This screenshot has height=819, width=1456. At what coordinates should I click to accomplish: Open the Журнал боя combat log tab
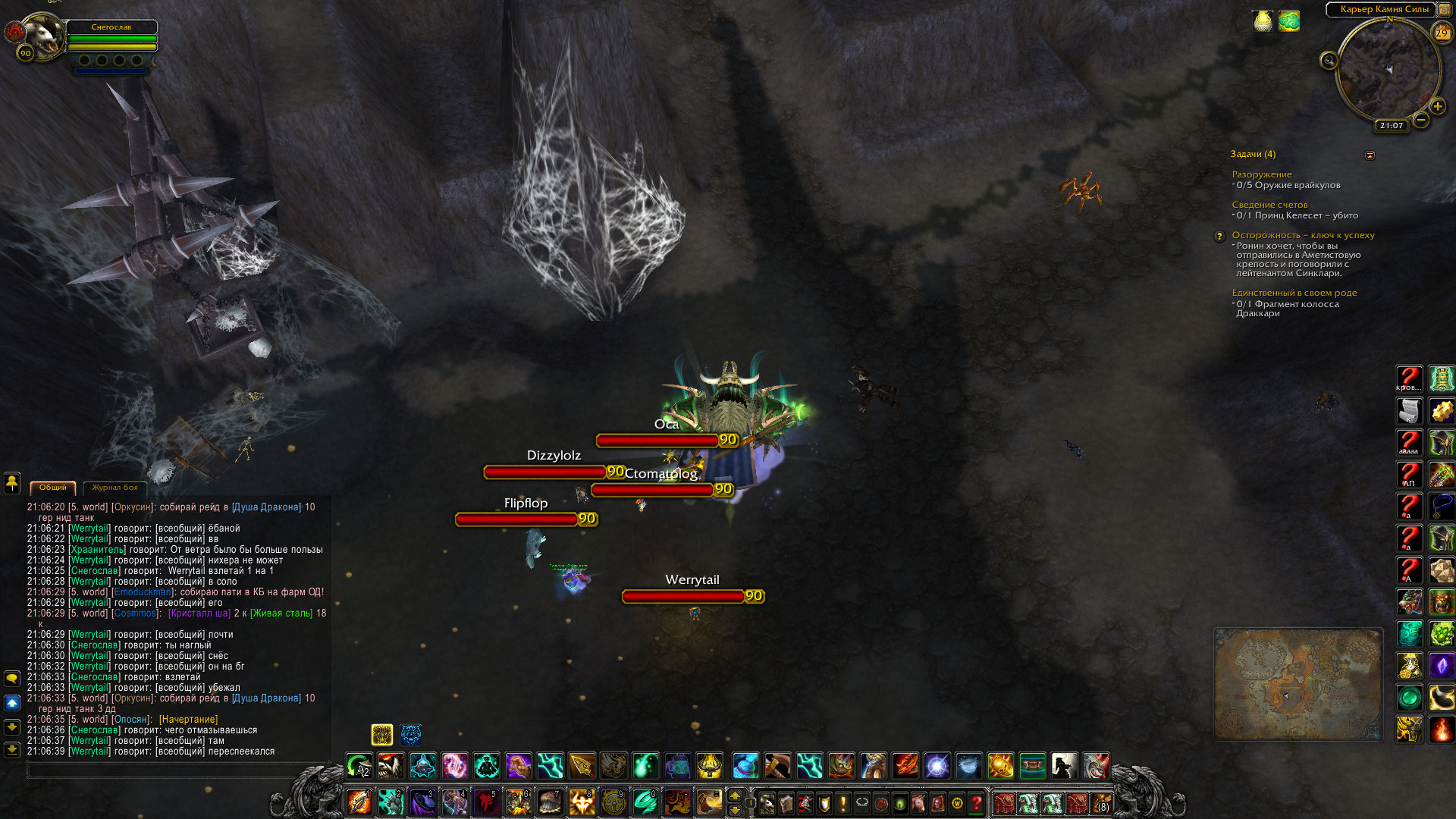point(115,488)
